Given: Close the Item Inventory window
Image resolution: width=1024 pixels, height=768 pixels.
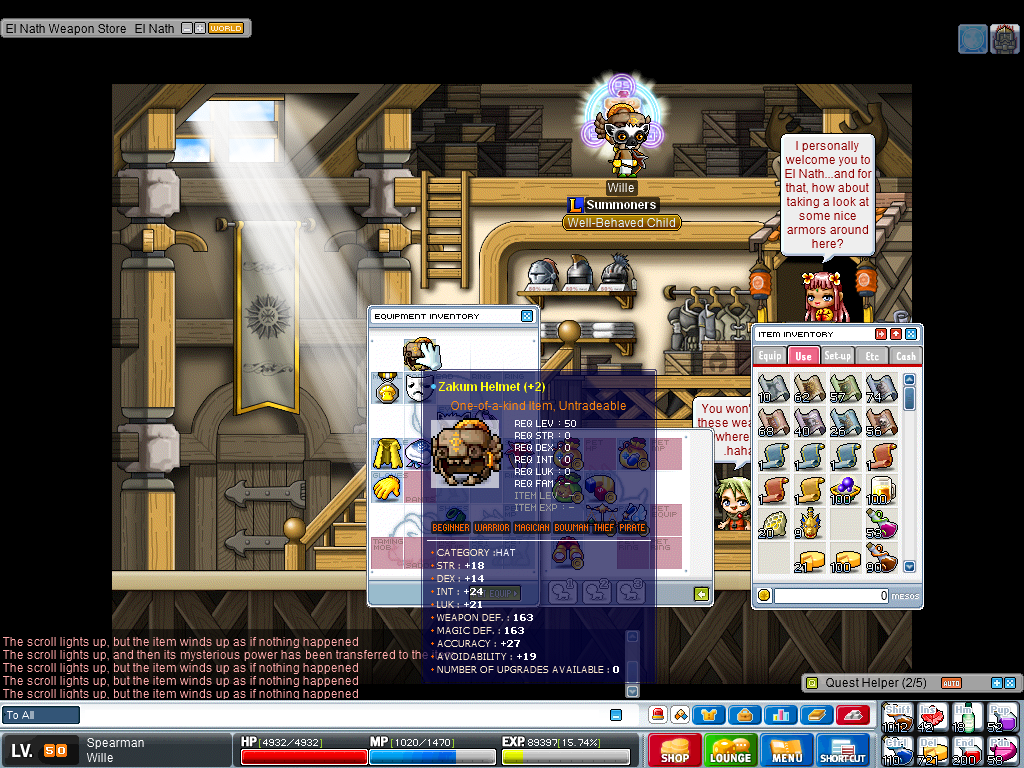Looking at the screenshot, I should 911,334.
